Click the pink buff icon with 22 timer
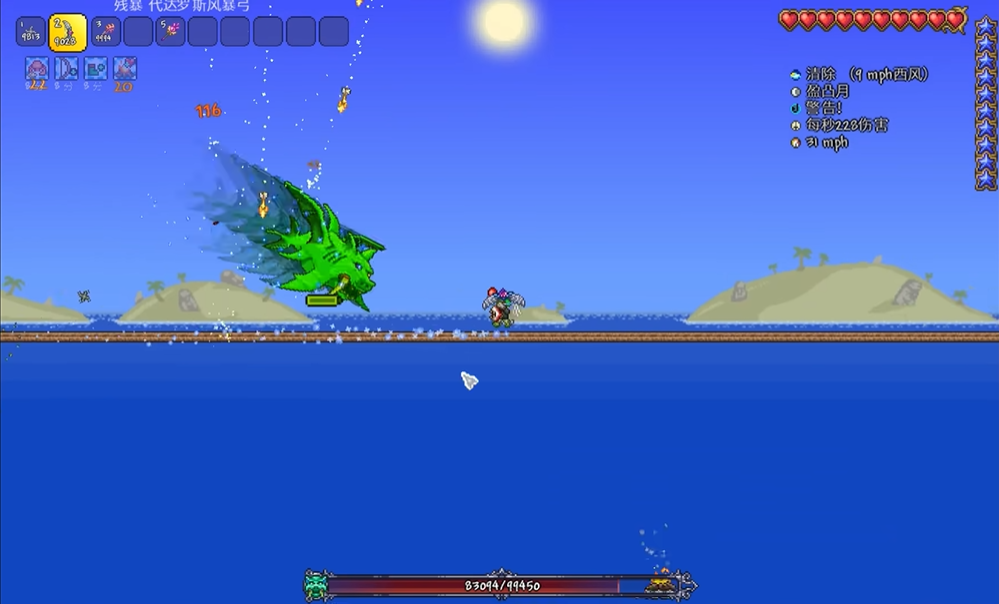Screen dimensions: 999x604 tap(37, 69)
